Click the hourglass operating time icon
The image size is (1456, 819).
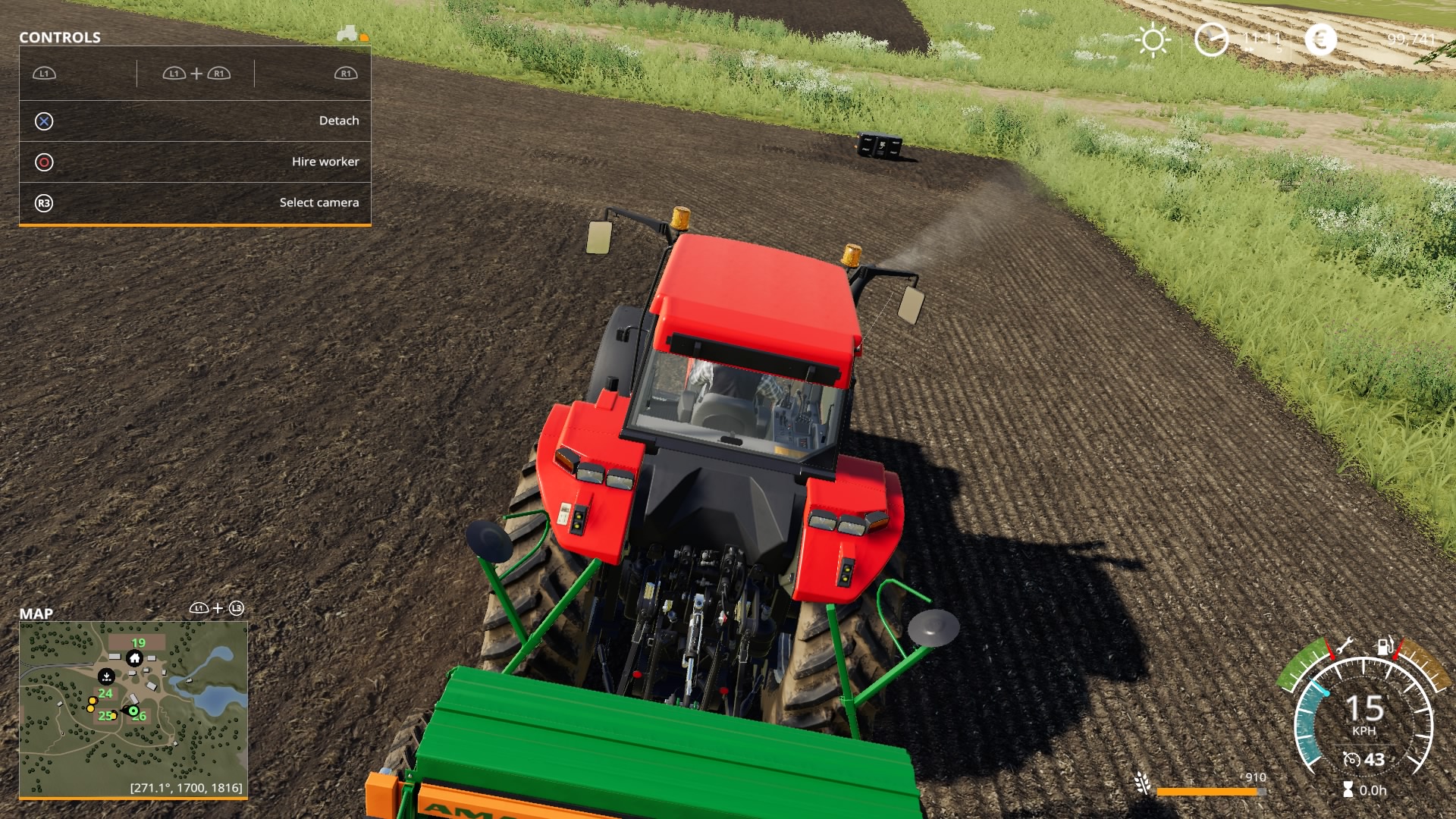click(x=1348, y=789)
